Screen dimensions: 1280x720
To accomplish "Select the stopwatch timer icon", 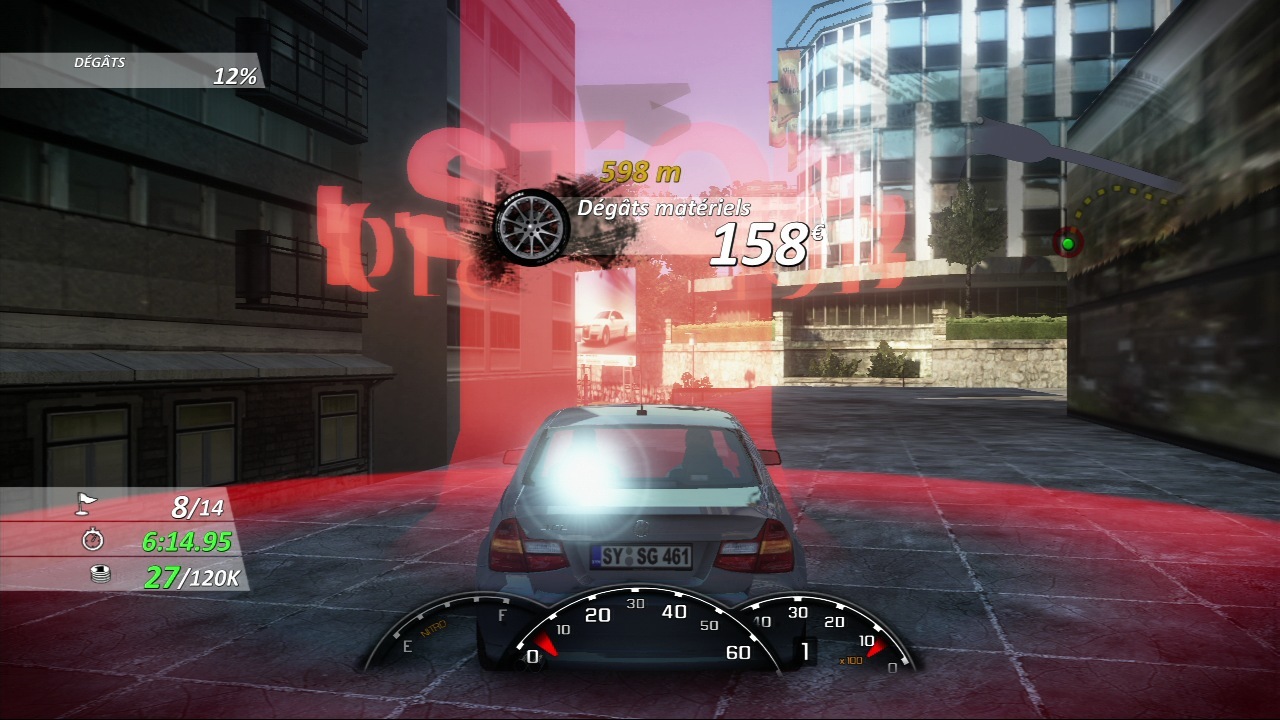I will pyautogui.click(x=93, y=540).
